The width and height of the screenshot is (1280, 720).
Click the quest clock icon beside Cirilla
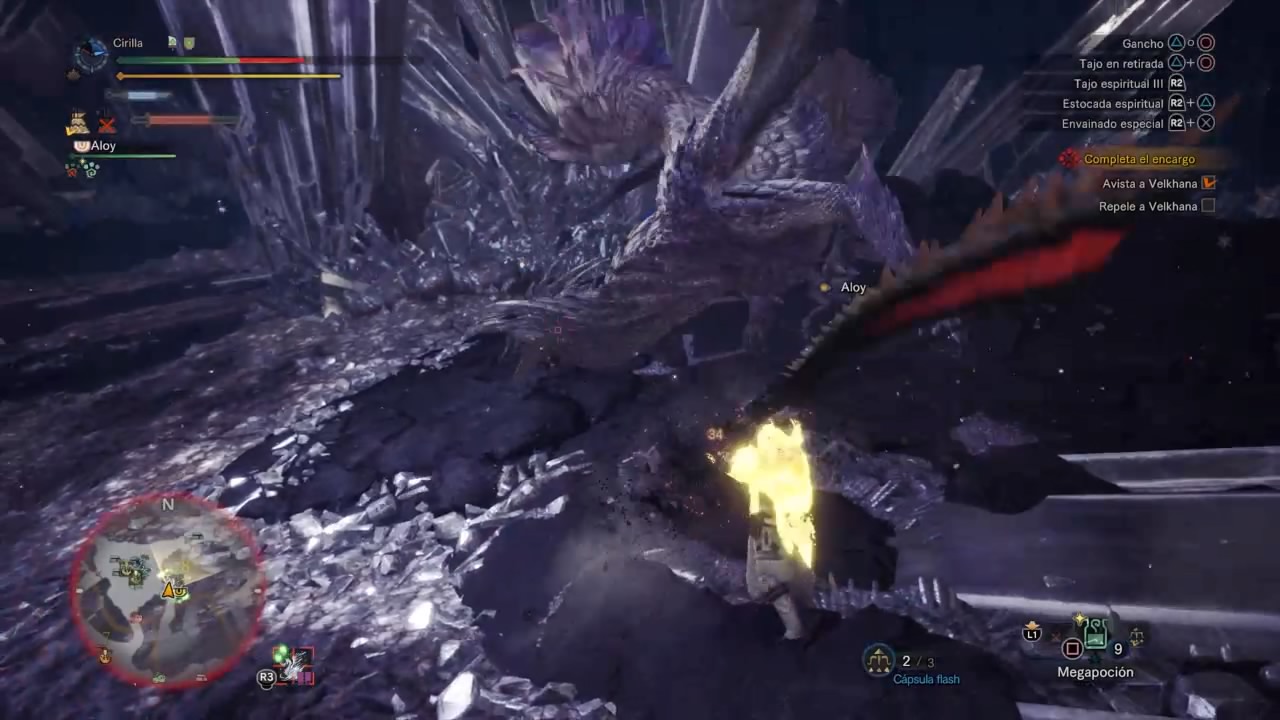tap(92, 54)
